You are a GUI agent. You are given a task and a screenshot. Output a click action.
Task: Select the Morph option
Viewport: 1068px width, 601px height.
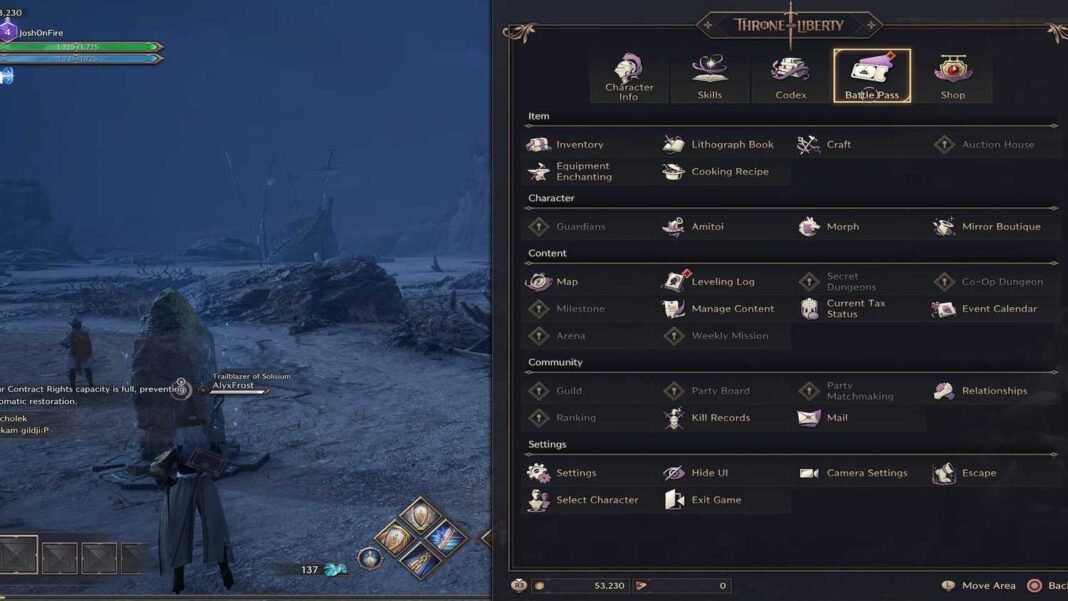(x=842, y=227)
